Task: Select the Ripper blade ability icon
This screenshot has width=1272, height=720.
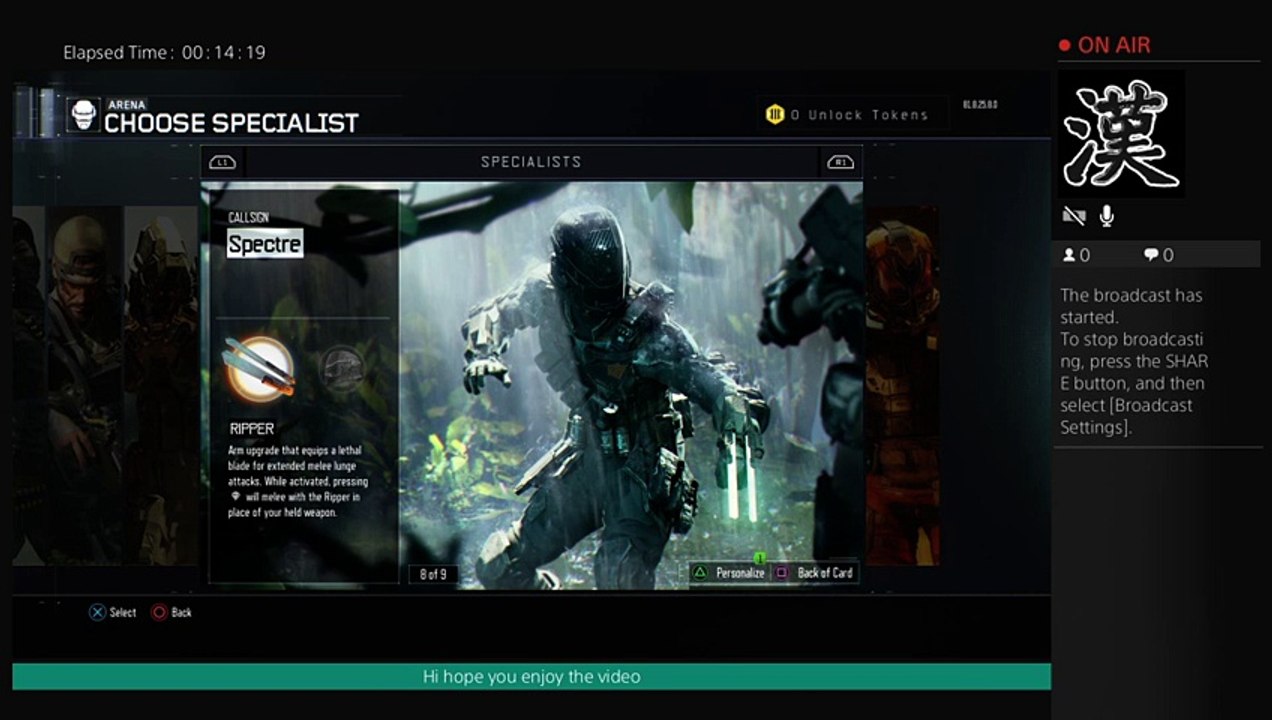Action: 259,369
